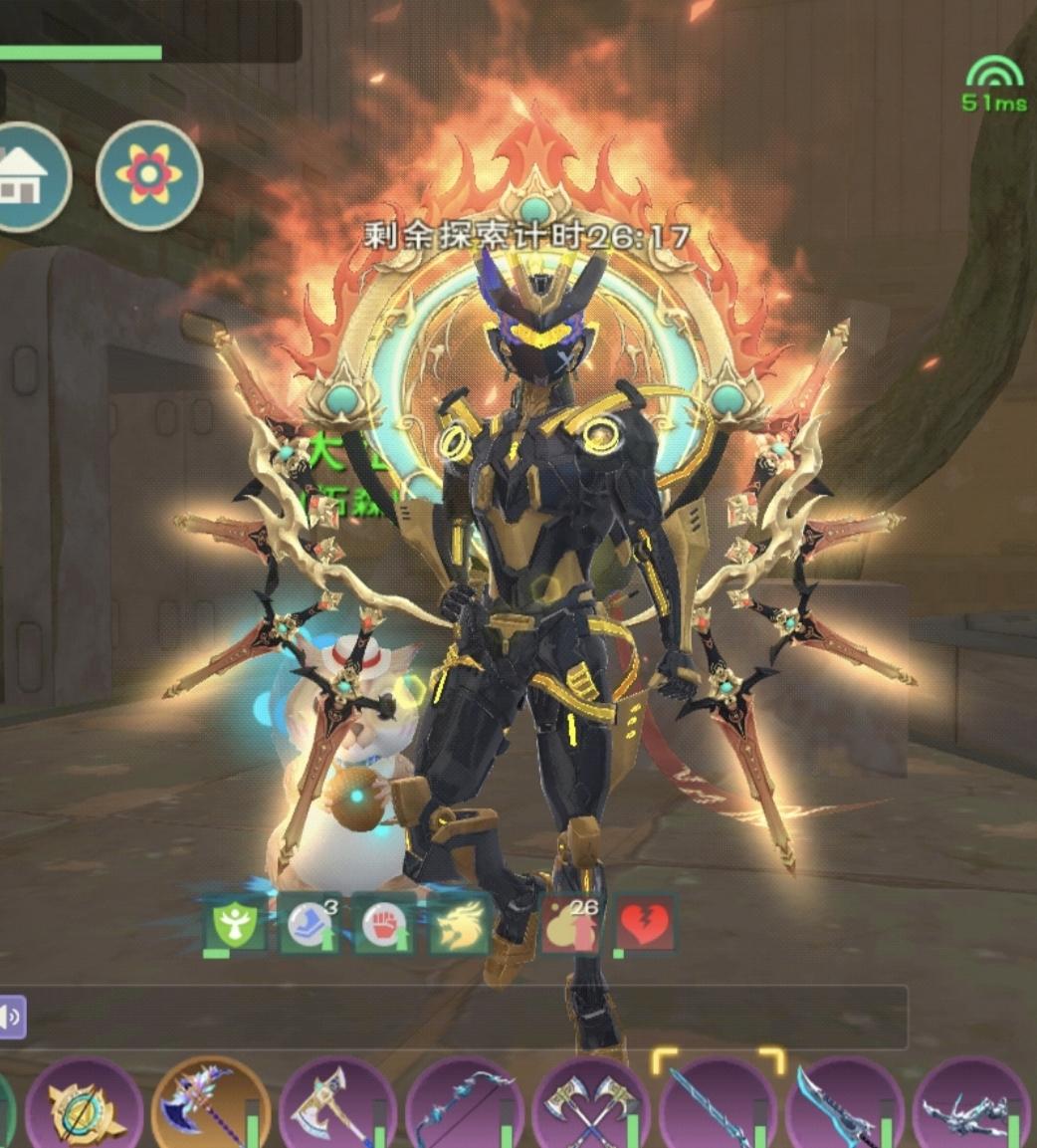Tap the red fist attack buff
Screen dimensions: 1037x1148
pos(383,926)
